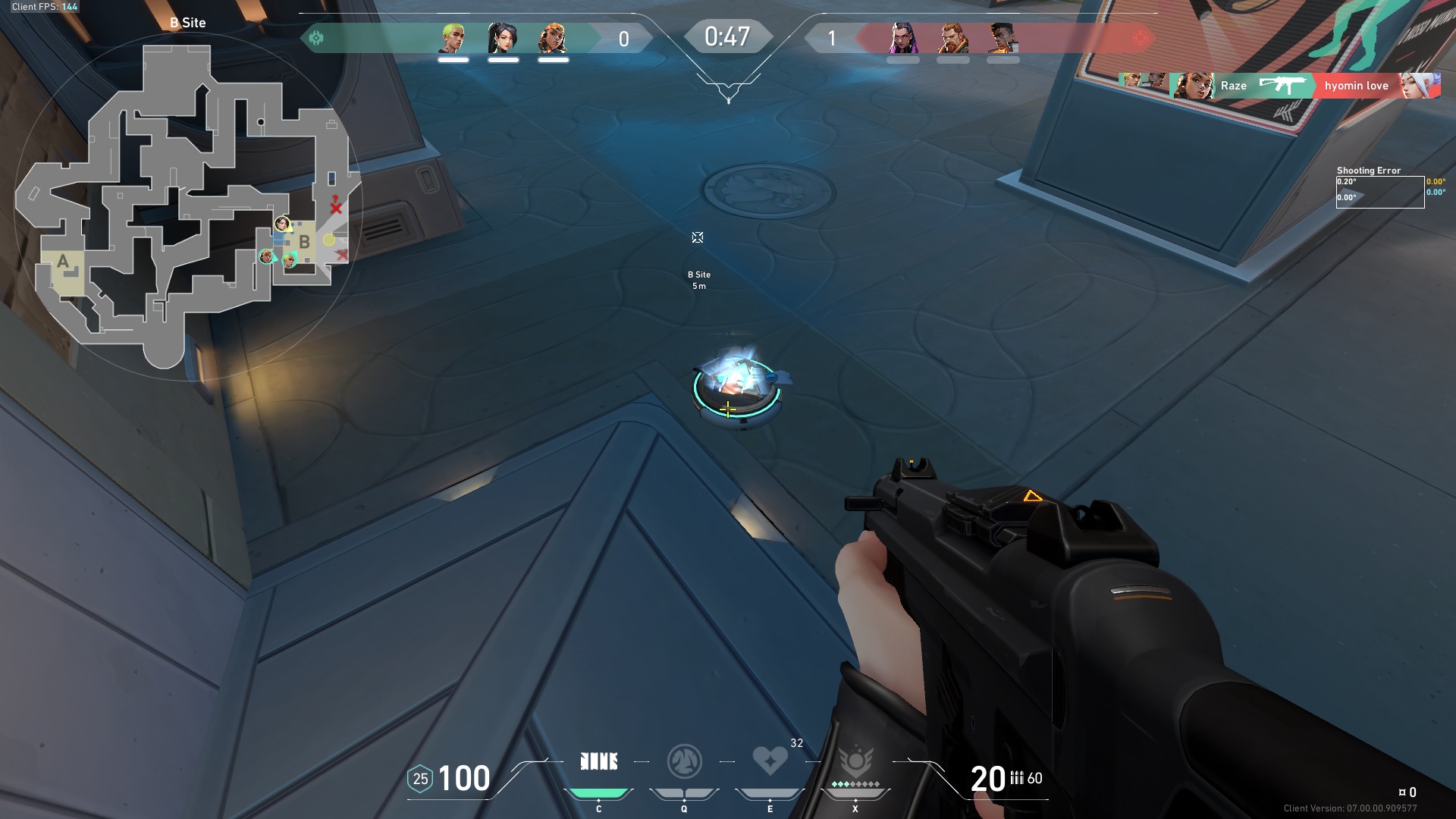Click the green defender team emblem
1456x819 pixels.
tap(316, 38)
